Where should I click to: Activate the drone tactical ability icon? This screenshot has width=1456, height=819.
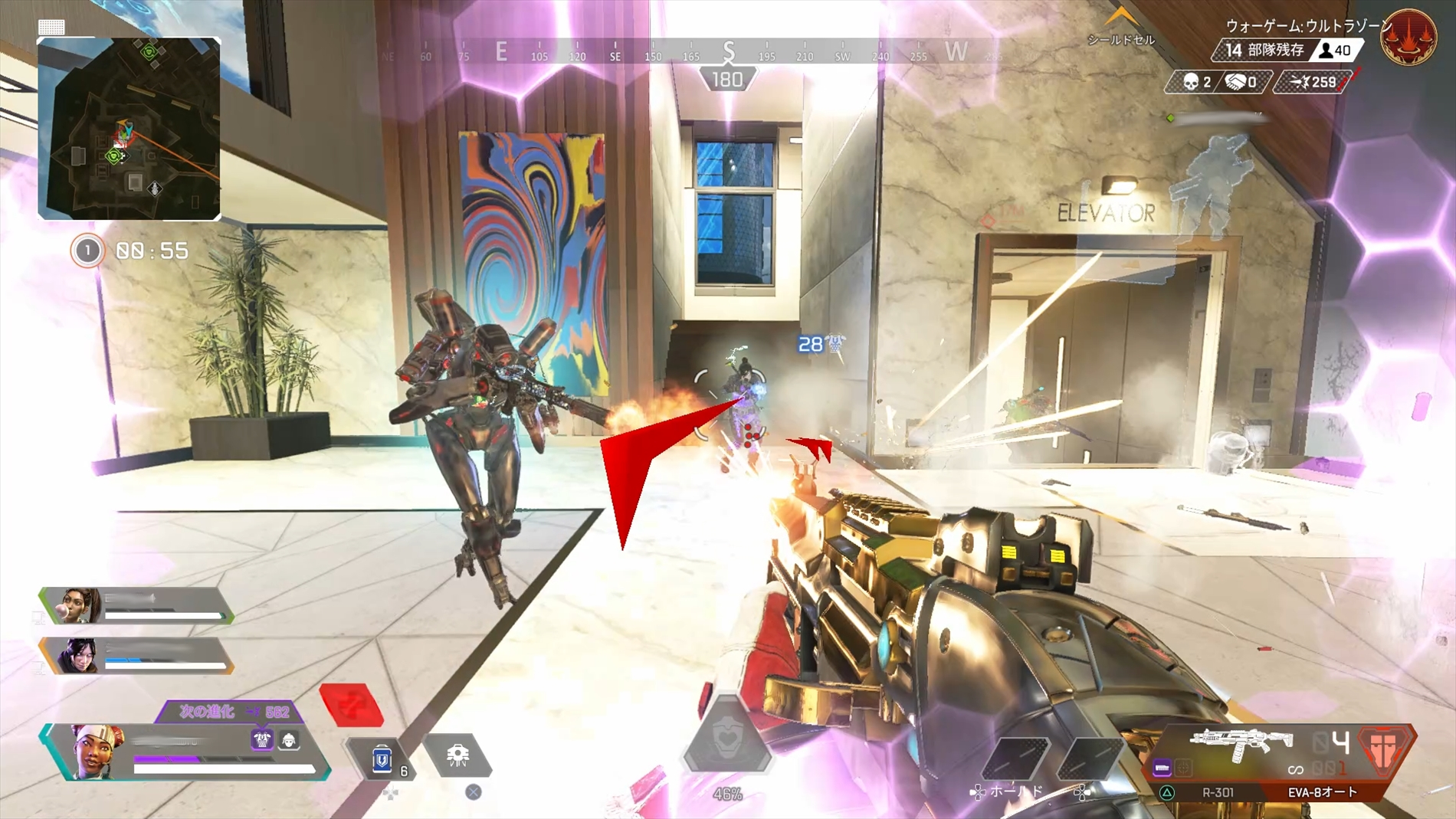point(457,755)
